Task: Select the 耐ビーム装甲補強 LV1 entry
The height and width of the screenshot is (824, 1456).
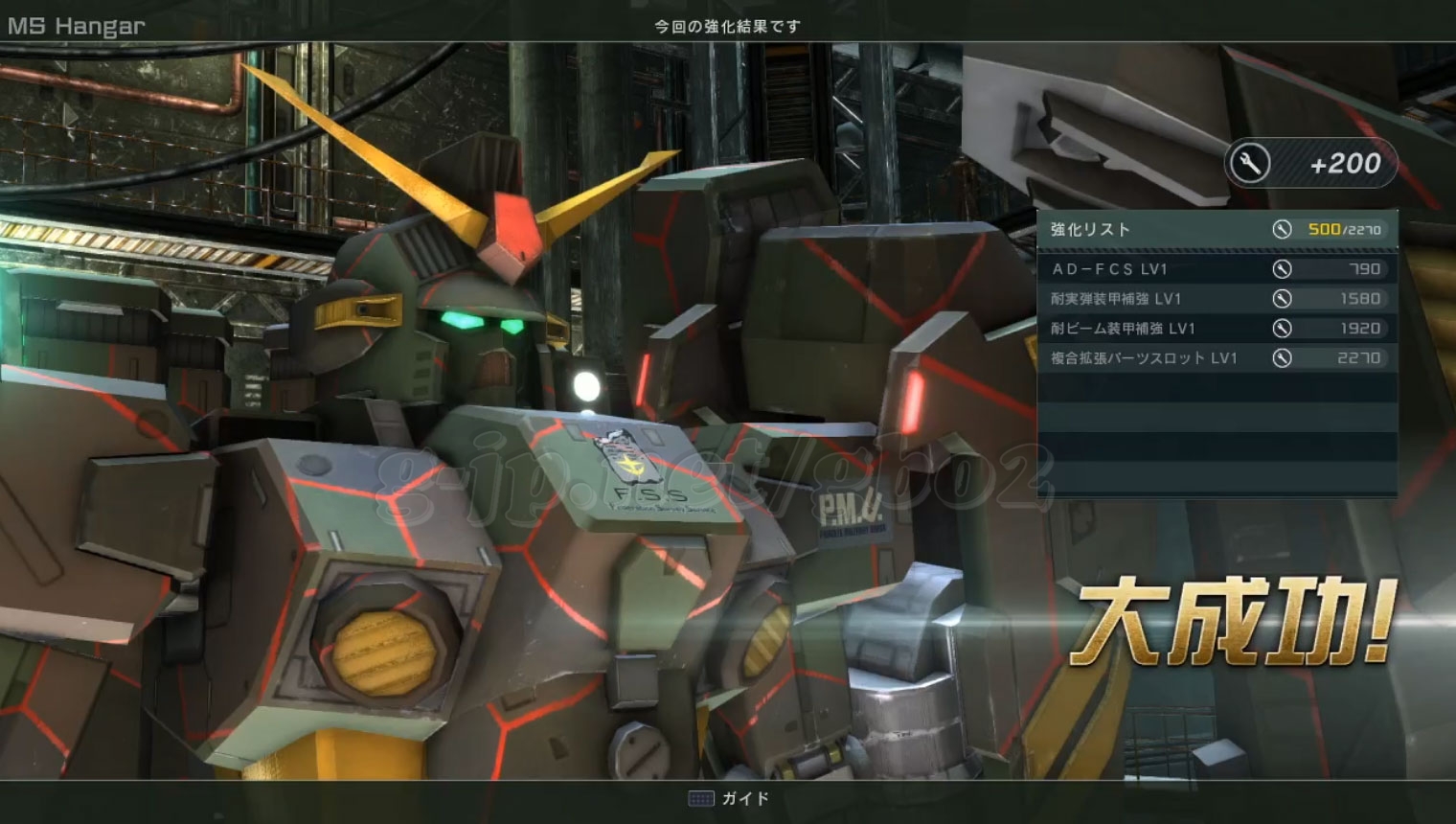Action: [x=1217, y=329]
